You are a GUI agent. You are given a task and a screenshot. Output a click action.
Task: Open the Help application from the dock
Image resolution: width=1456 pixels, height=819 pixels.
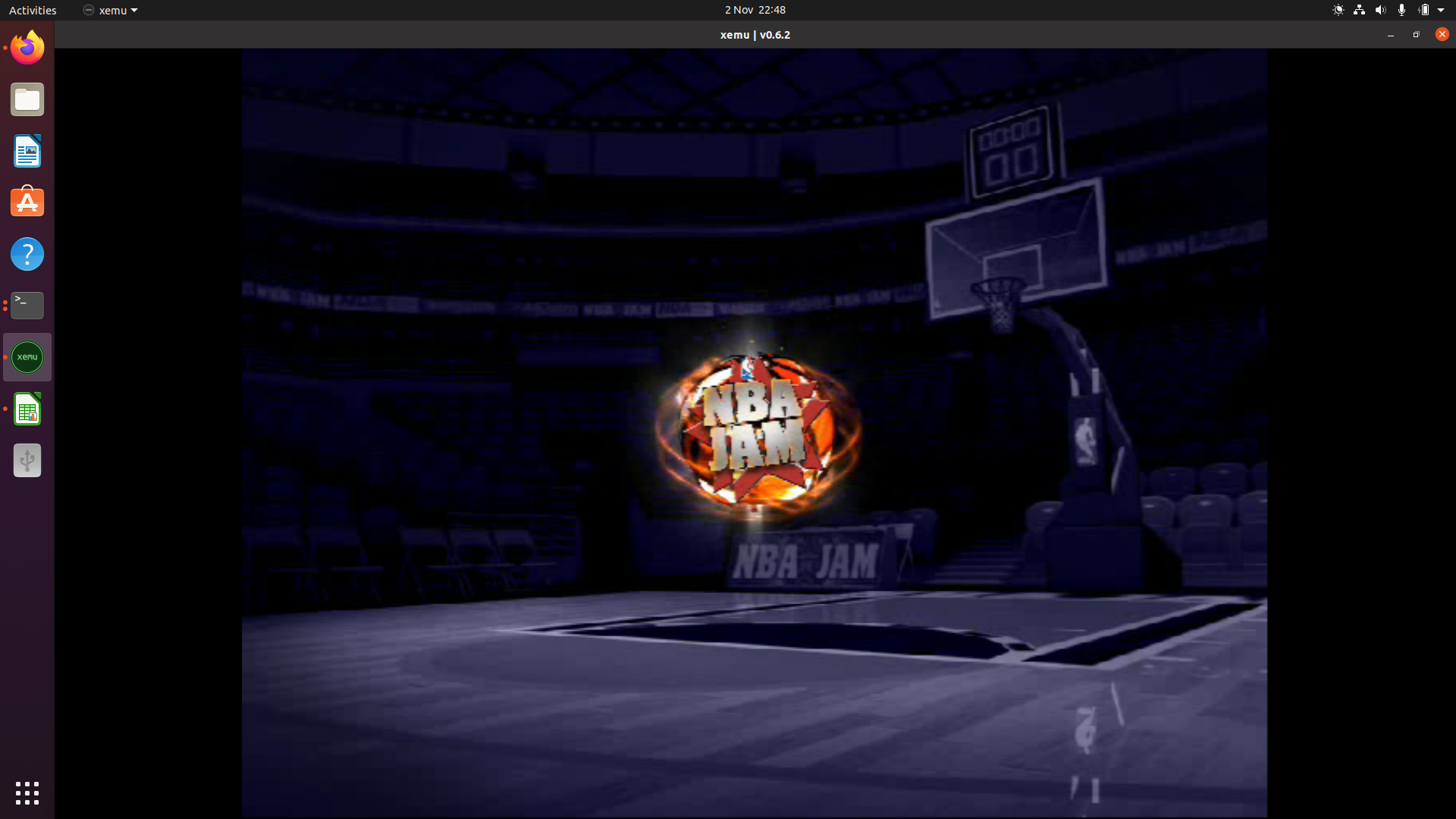click(x=27, y=254)
